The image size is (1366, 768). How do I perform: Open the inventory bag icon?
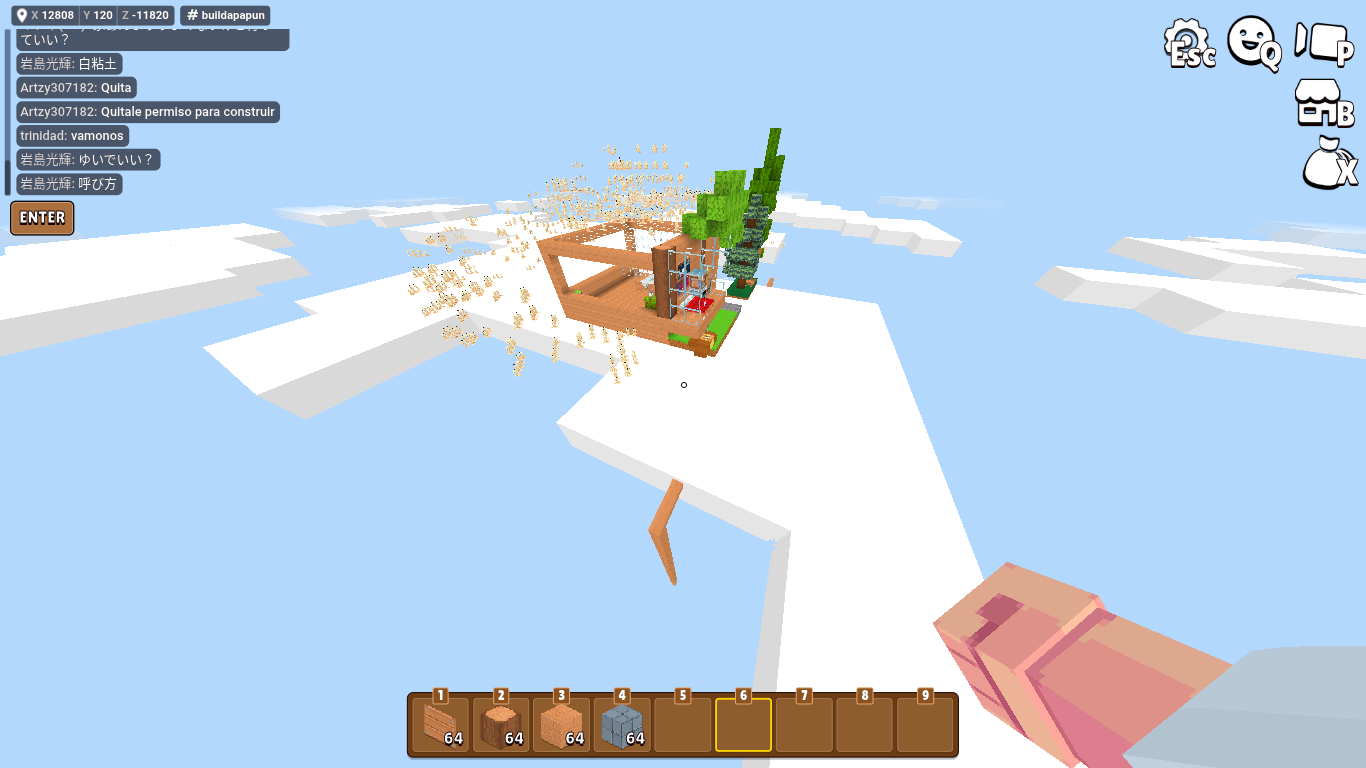pos(1329,164)
